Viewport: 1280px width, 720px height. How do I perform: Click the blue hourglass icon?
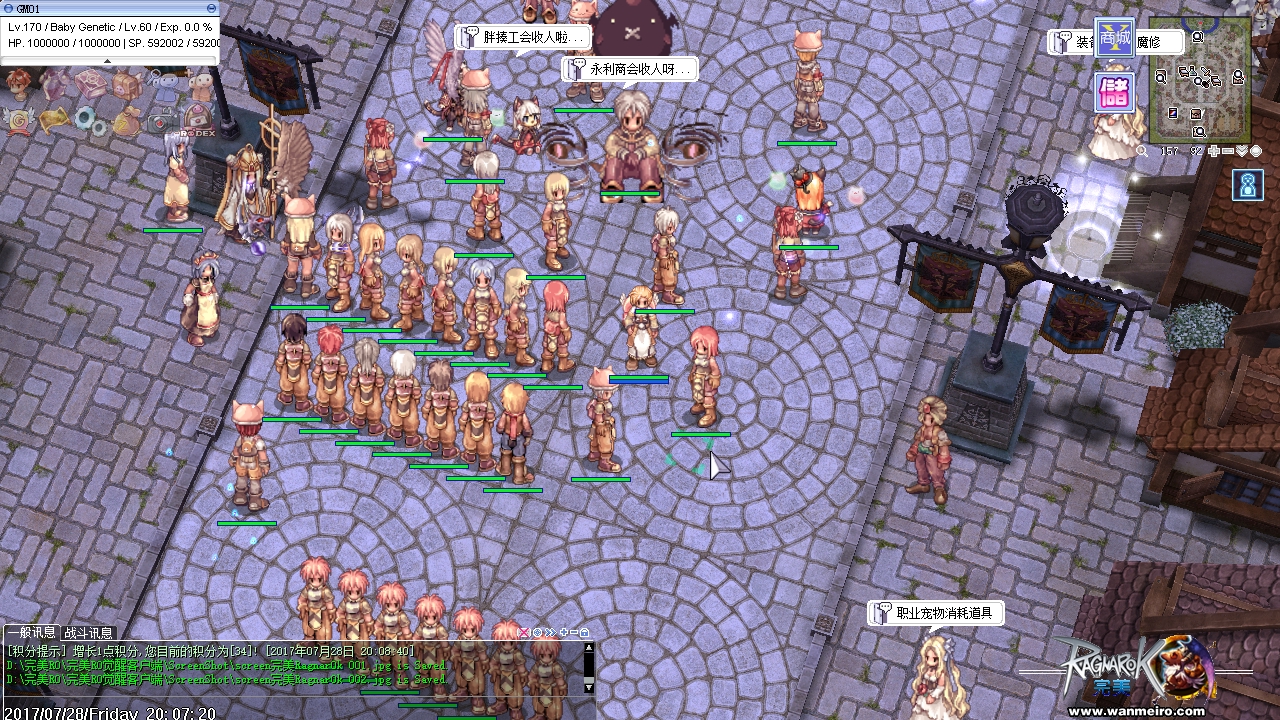[1247, 185]
